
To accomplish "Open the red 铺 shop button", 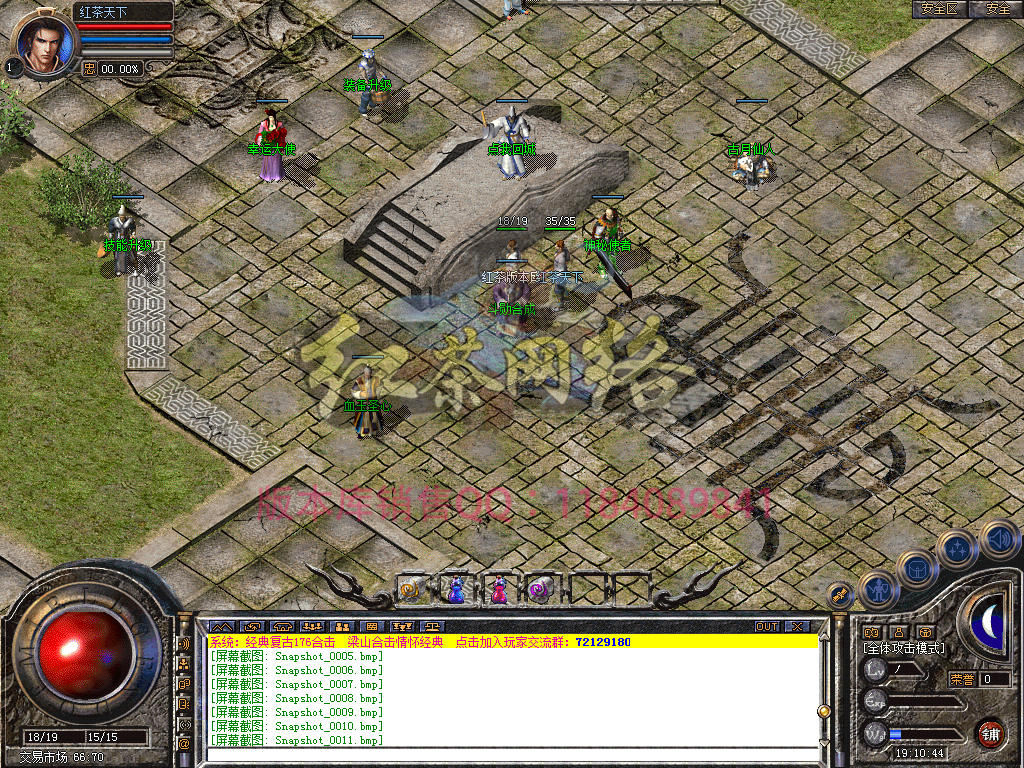I will 990,733.
